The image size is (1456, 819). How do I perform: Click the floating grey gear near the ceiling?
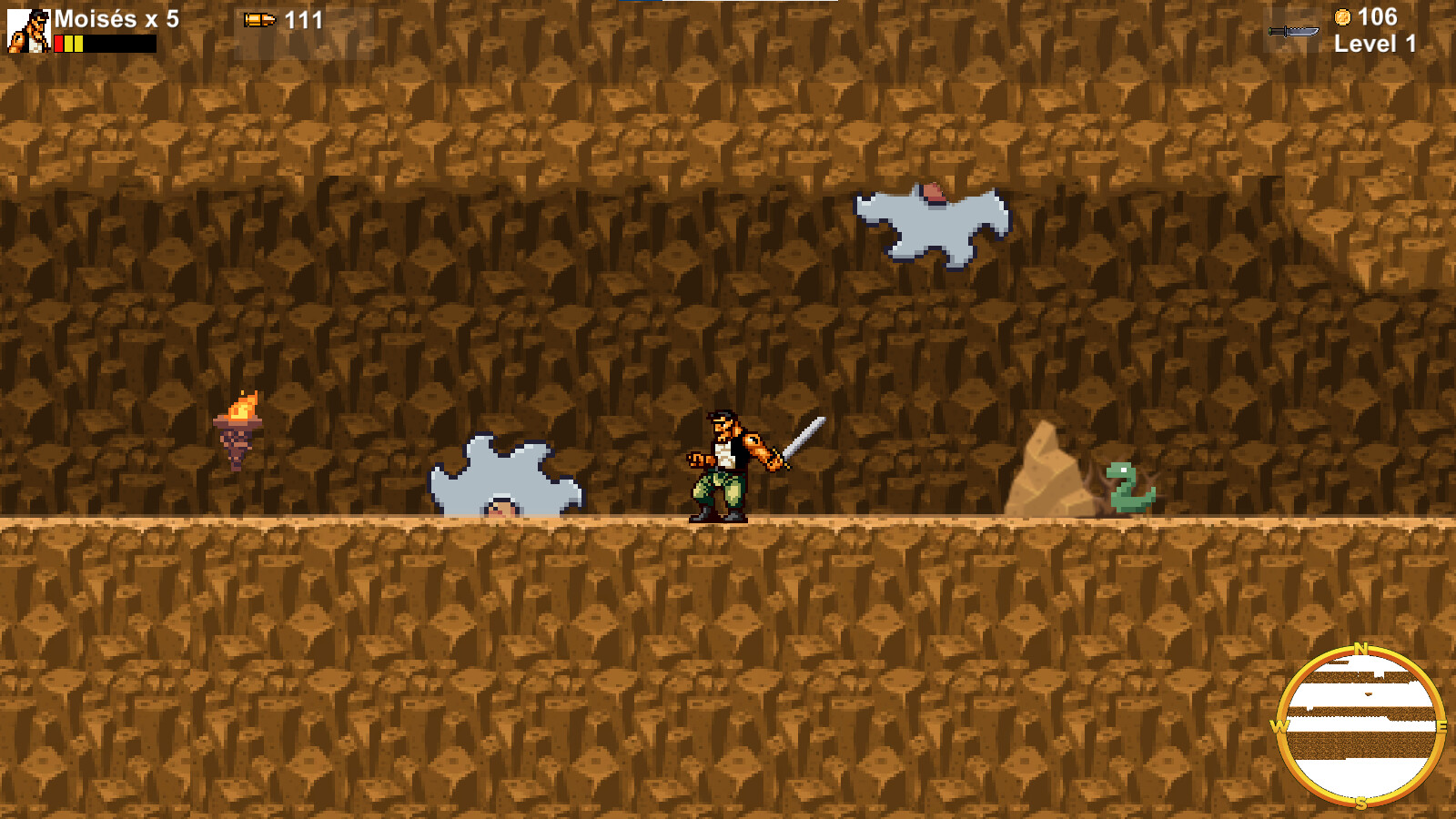coord(930,221)
